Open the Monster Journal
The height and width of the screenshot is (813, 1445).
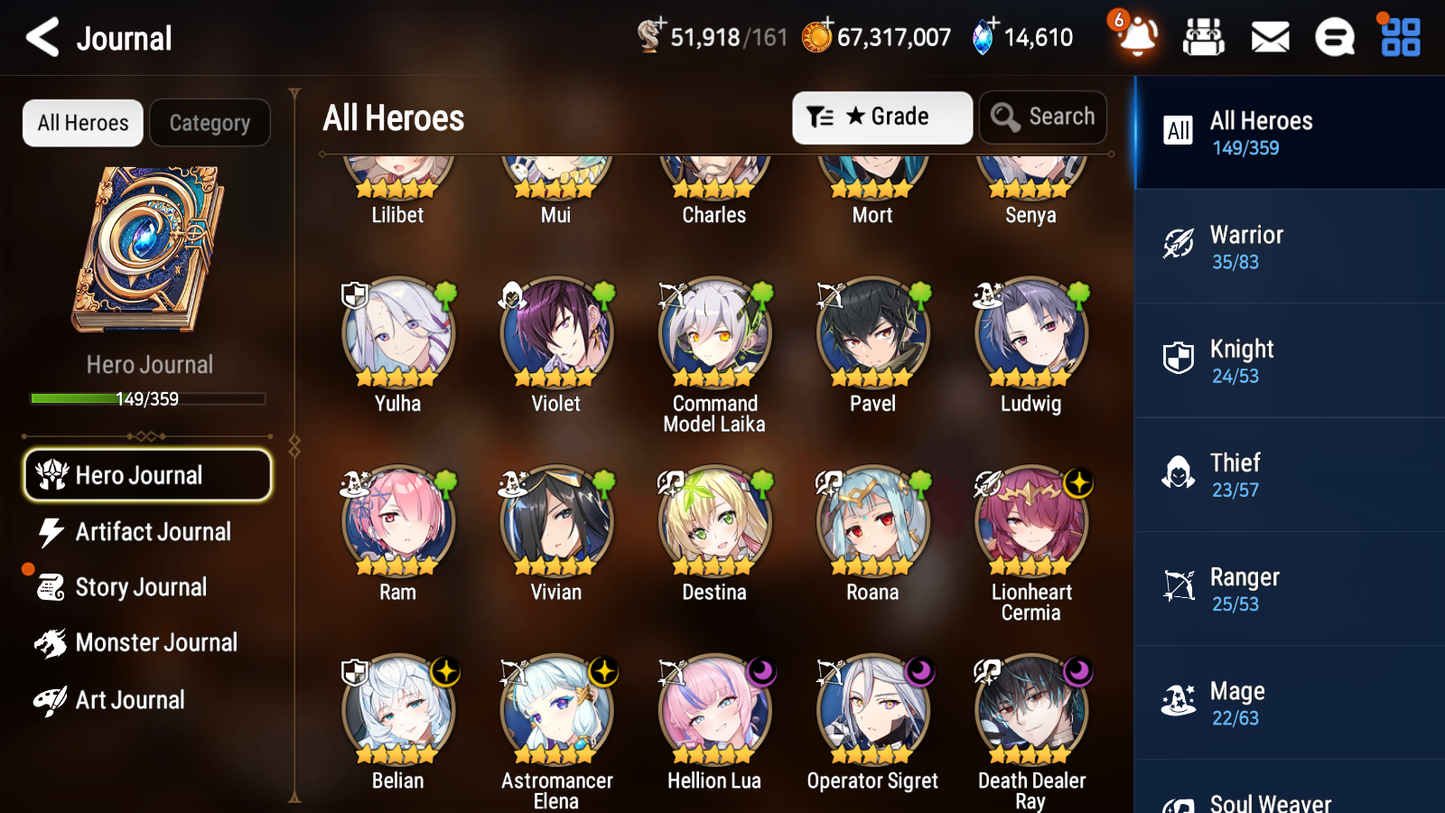[x=156, y=643]
